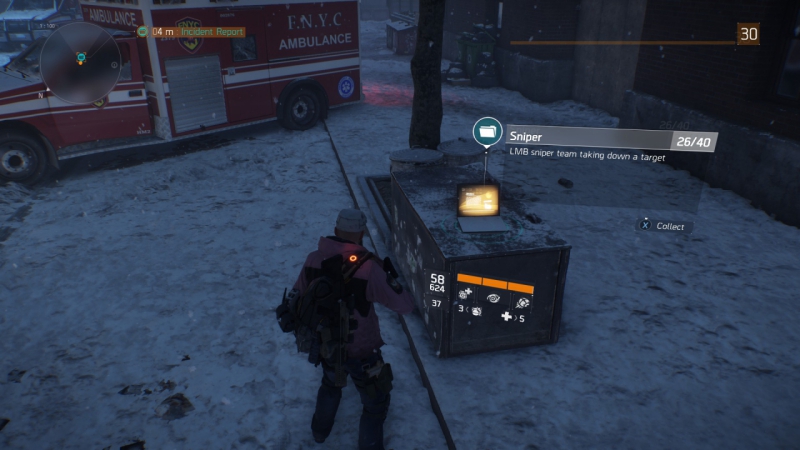The width and height of the screenshot is (800, 450).
Task: Click the teal folder collectible icon
Action: click(488, 132)
